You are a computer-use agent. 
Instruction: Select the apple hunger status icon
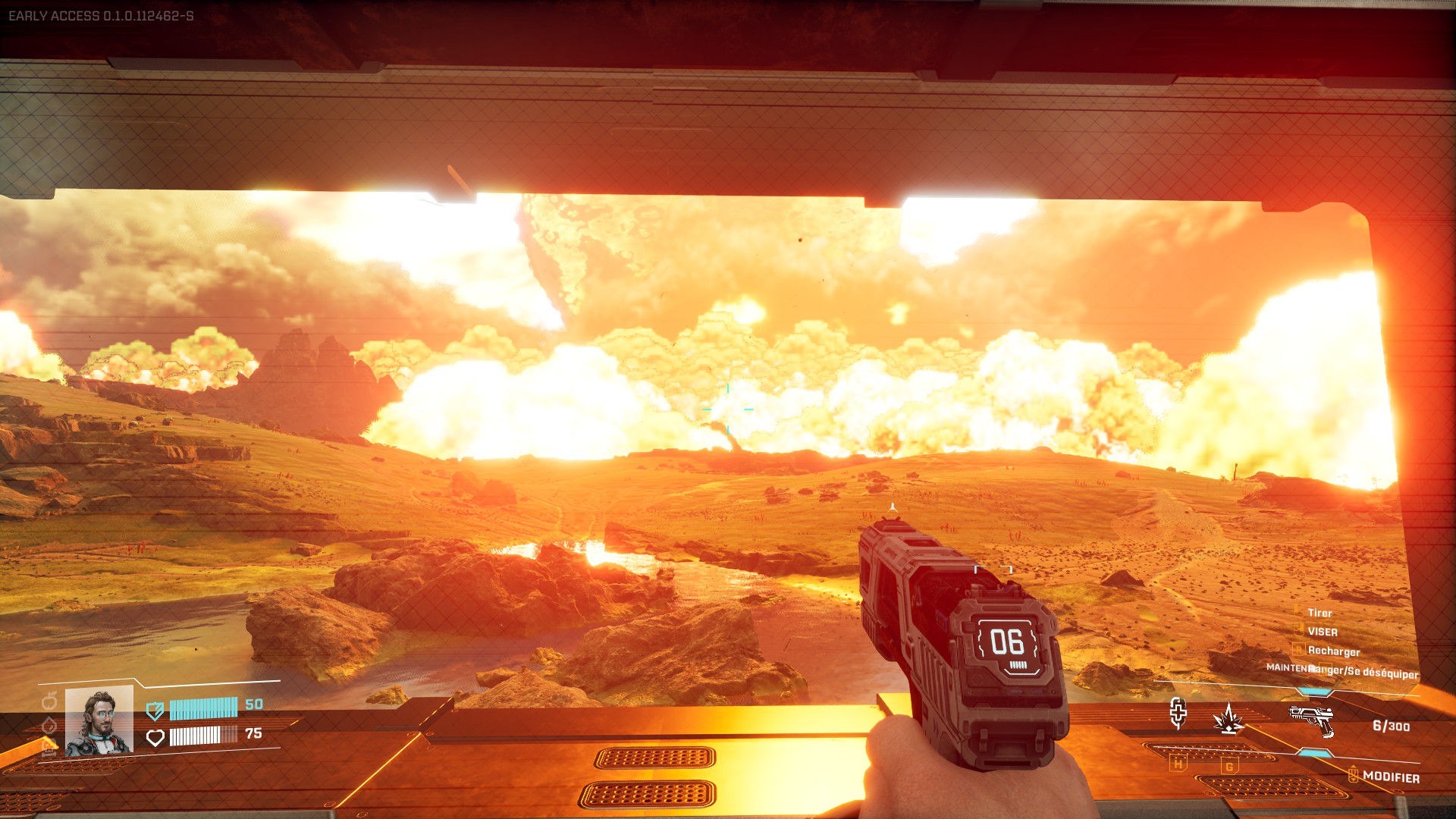pyautogui.click(x=49, y=700)
